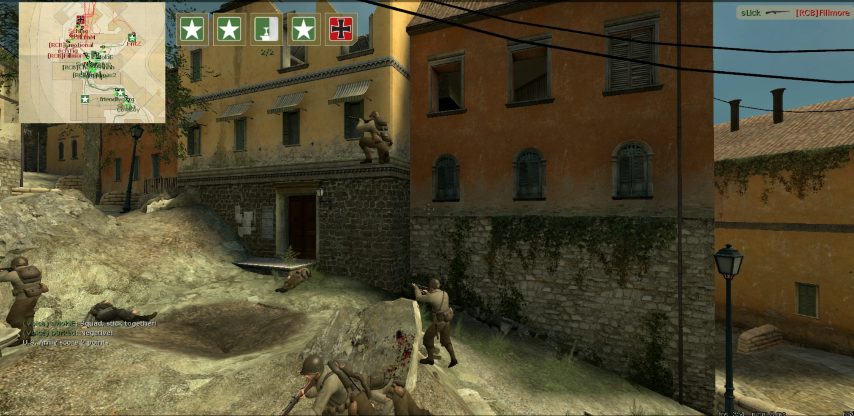Select the half-captured flag icon marked 2/2
854x416 pixels.
click(x=267, y=29)
